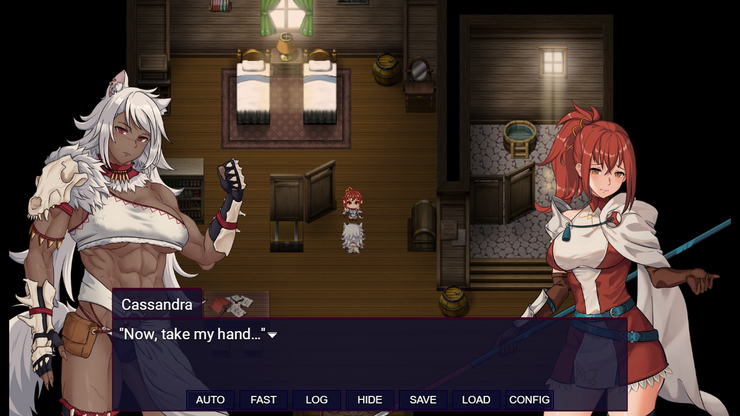Turn on FAST text skipping
The image size is (740, 416).
(263, 400)
